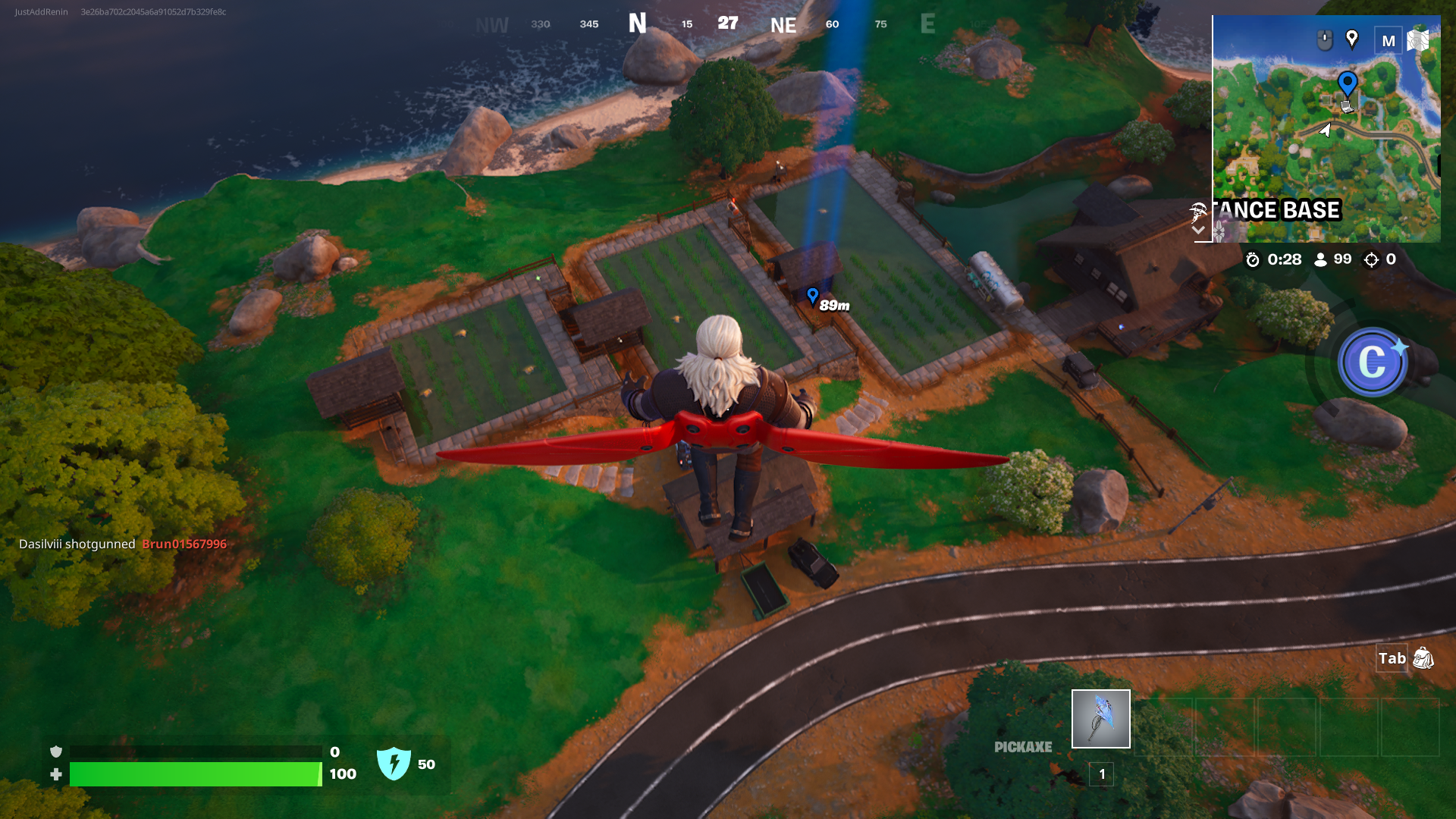Viewport: 1456px width, 819px height.
Task: Select the pickaxe thumbnail in the hotbar
Action: (x=1100, y=719)
